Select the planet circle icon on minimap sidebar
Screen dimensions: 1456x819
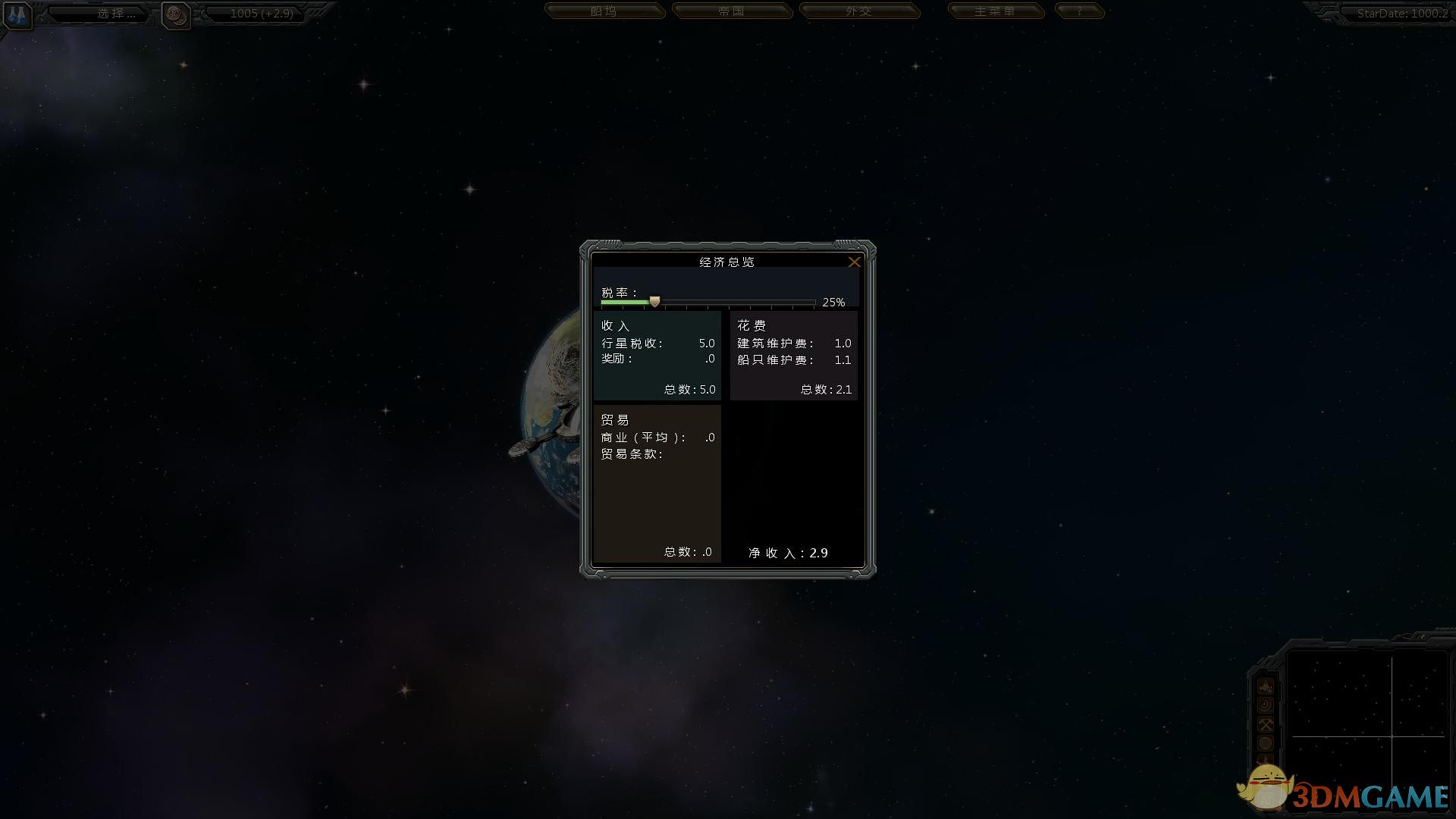[x=1265, y=743]
